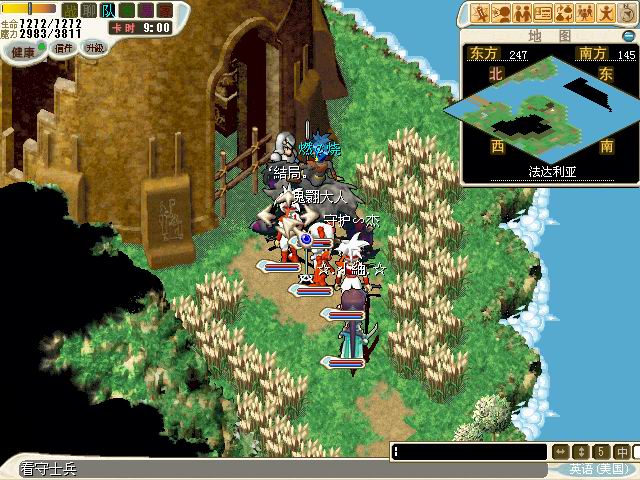Click the talking head shout icon
The height and width of the screenshot is (480, 640).
(502, 13)
